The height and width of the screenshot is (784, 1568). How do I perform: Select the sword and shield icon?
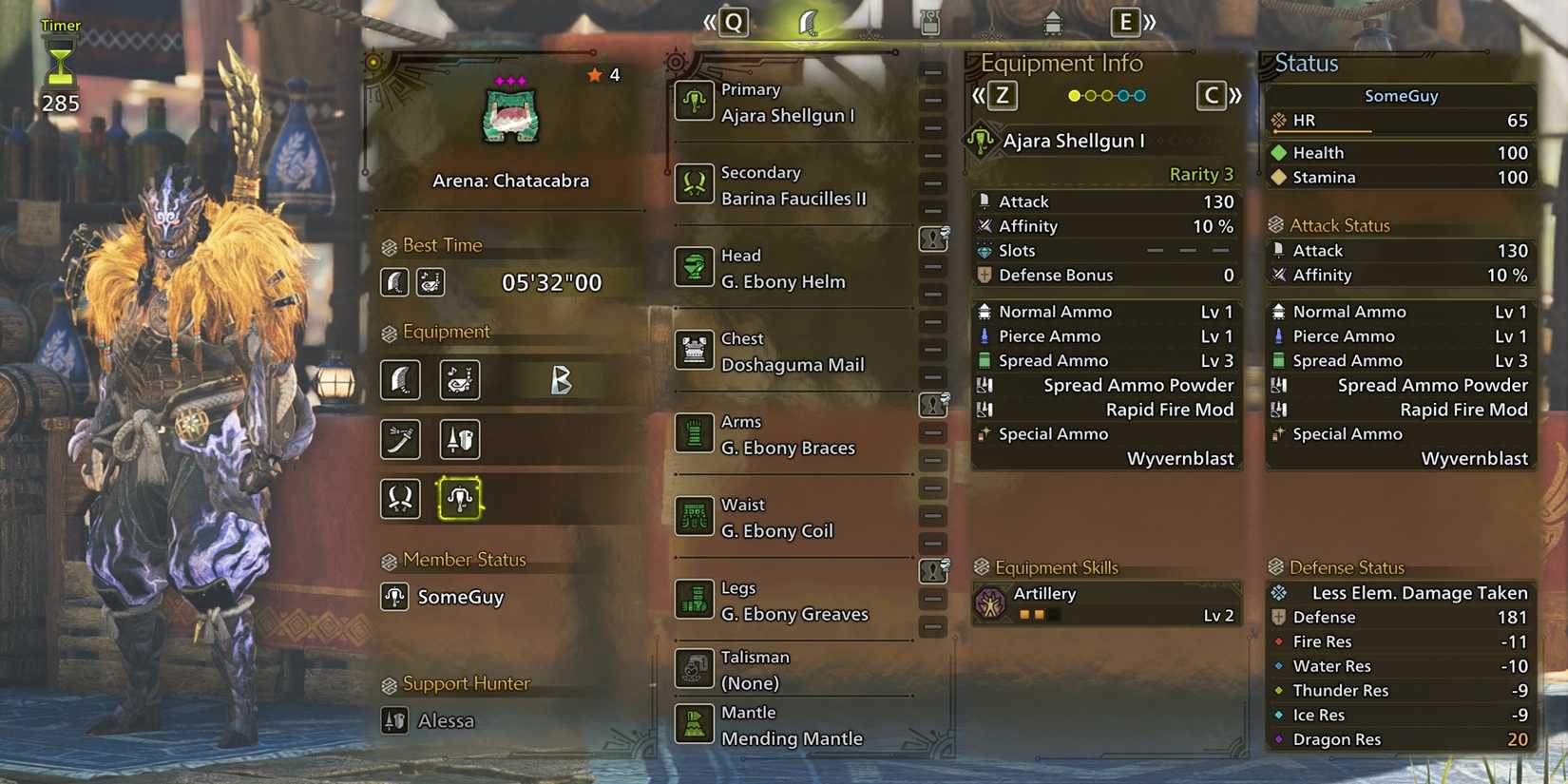pos(460,440)
